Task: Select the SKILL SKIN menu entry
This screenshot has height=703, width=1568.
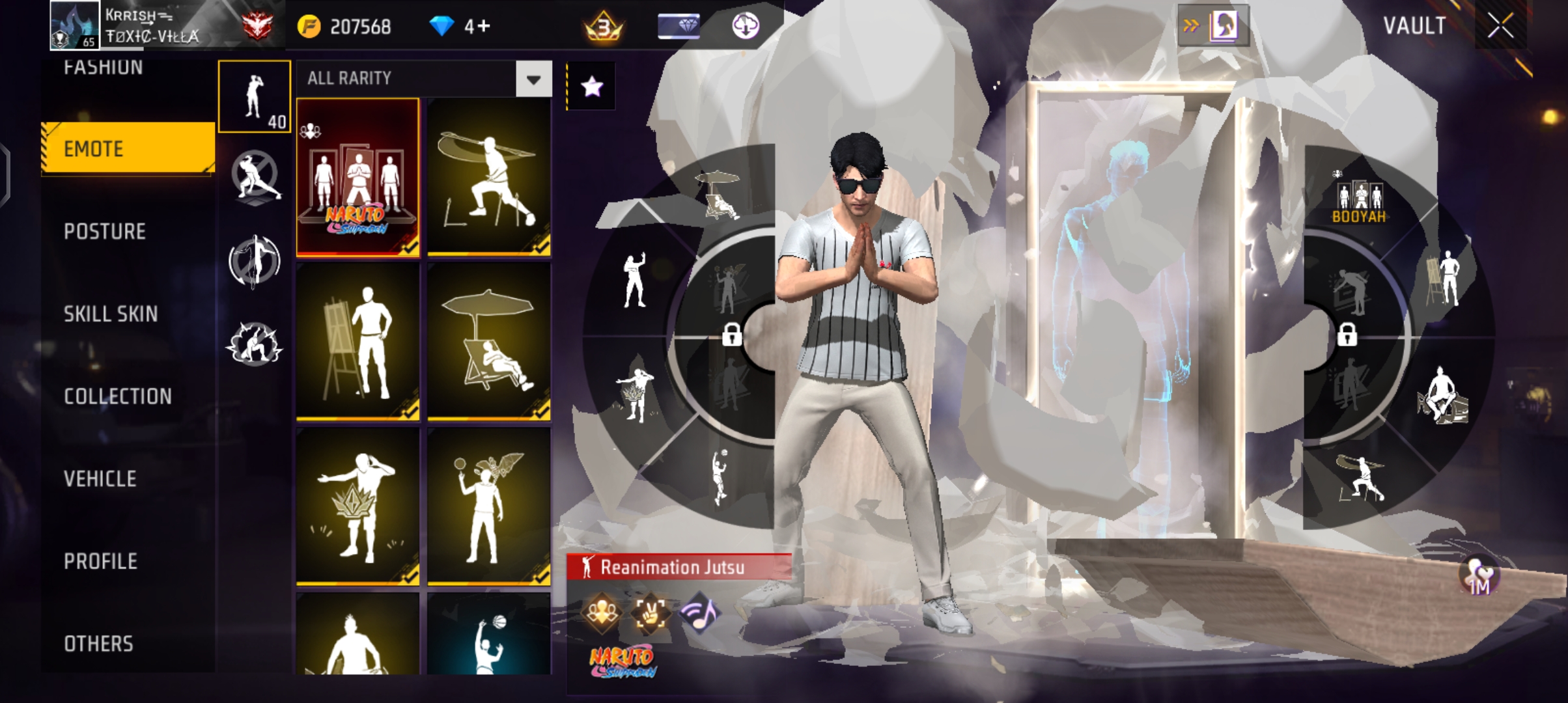Action: [x=111, y=313]
